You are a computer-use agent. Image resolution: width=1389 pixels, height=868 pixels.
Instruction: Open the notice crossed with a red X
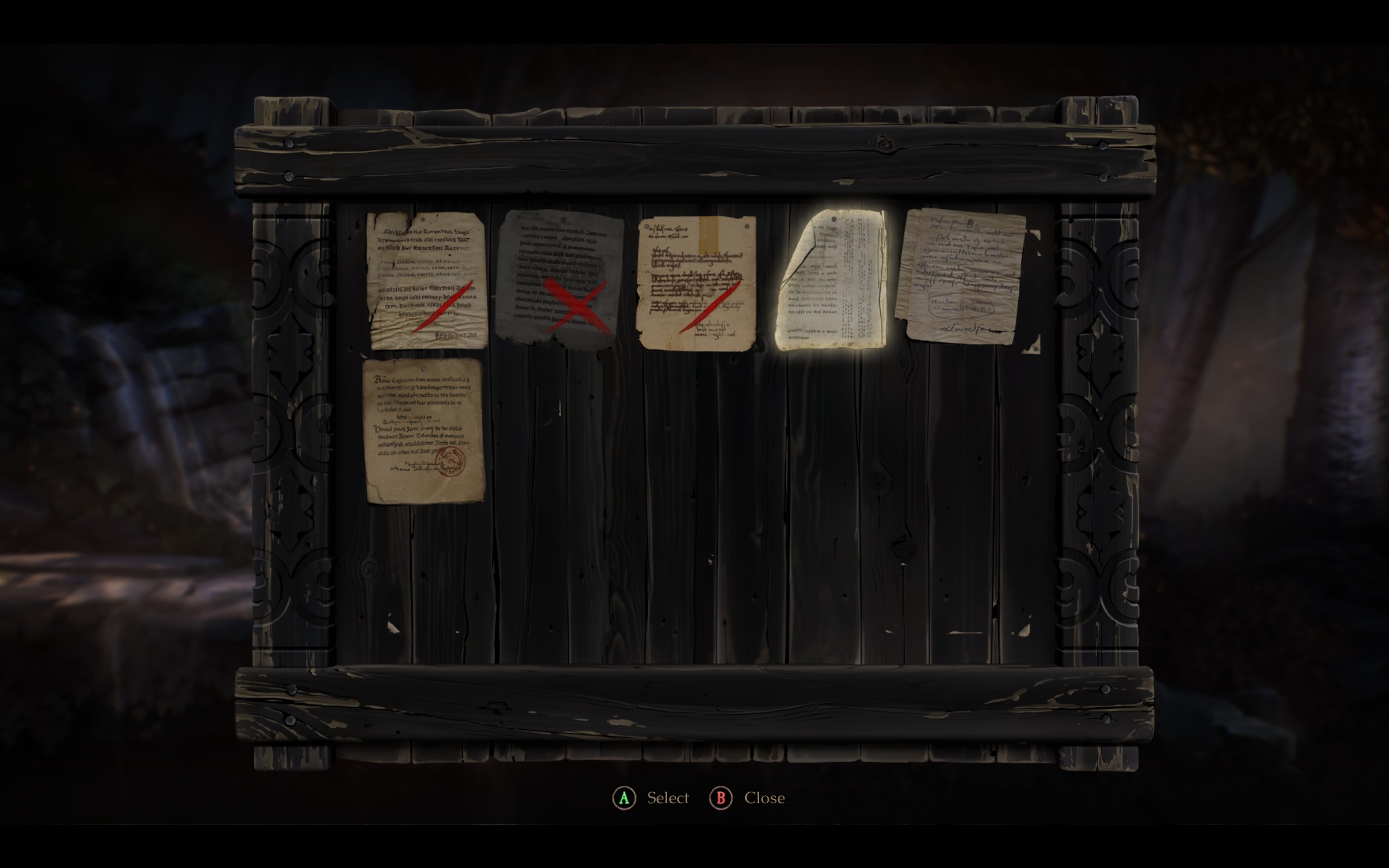[560, 279]
